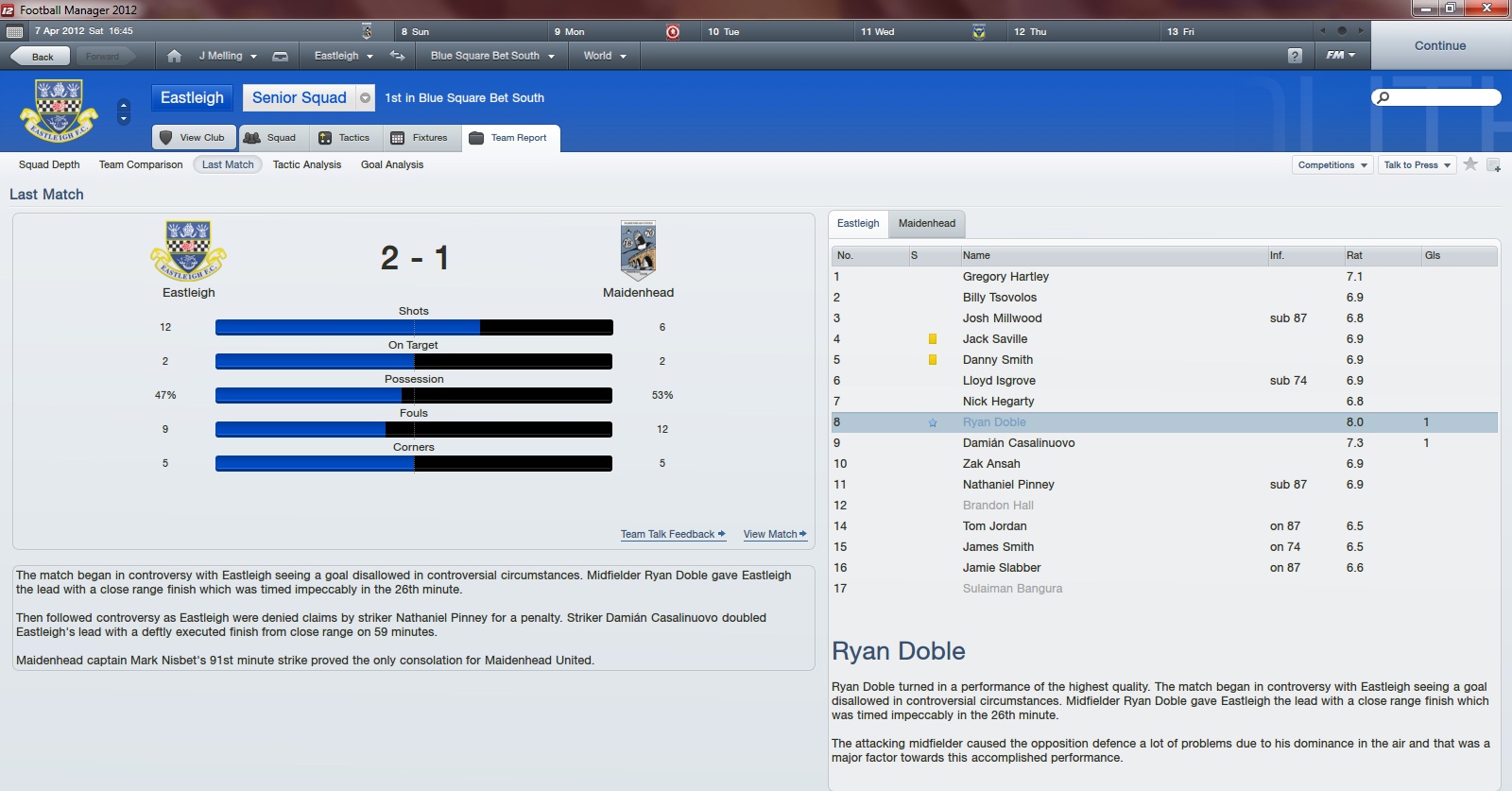Open the World menu

(x=604, y=56)
